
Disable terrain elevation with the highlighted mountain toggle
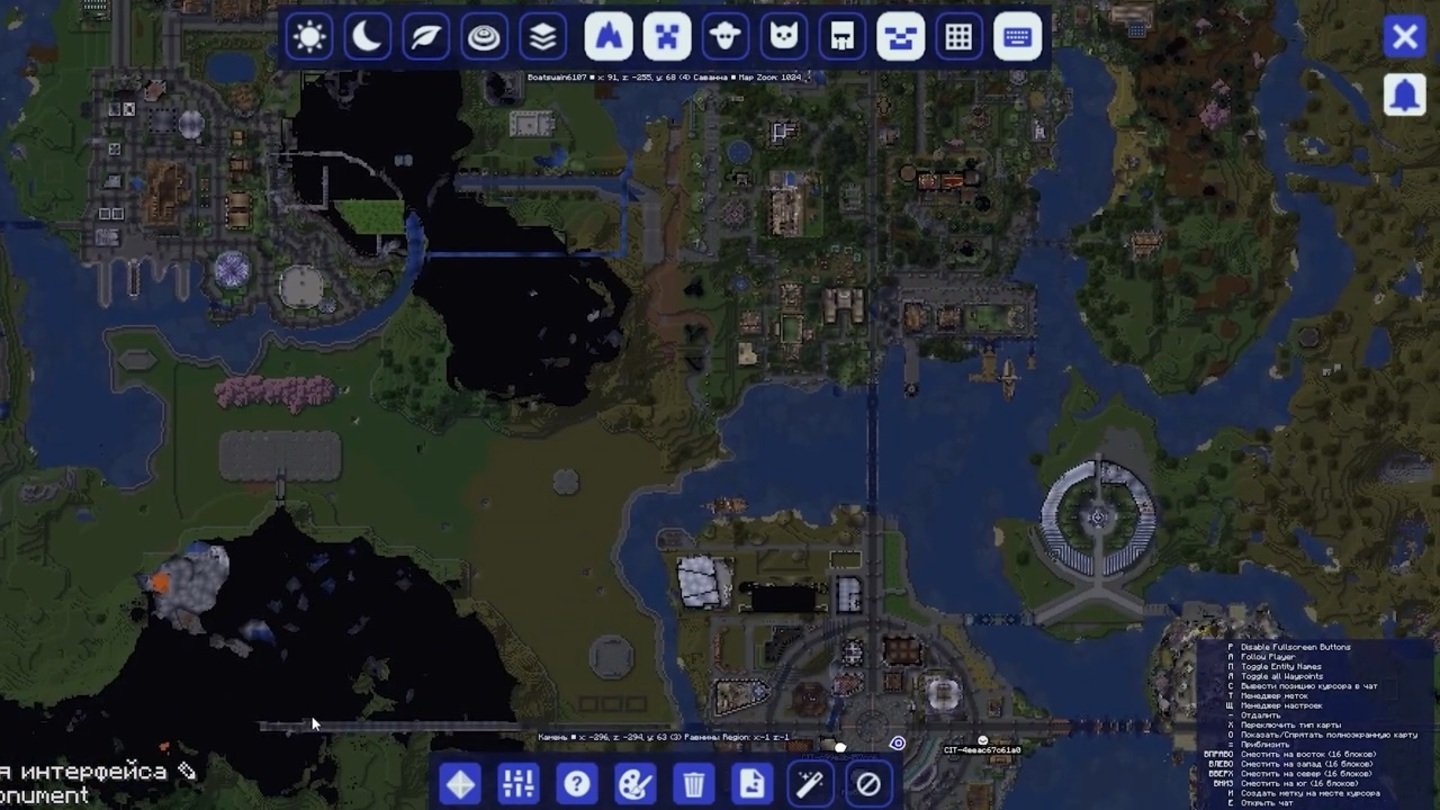click(608, 37)
